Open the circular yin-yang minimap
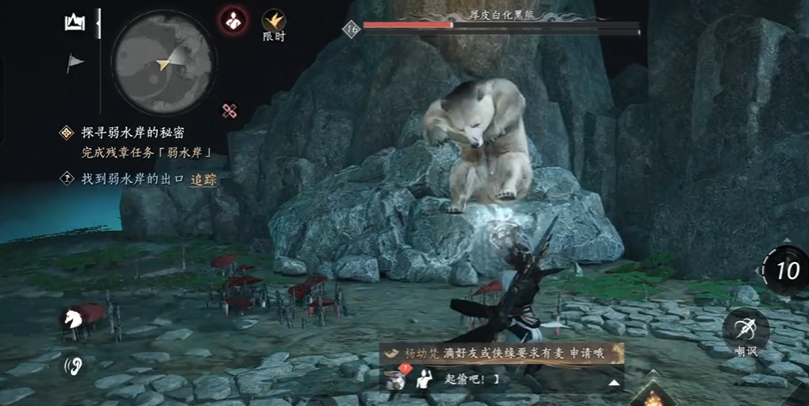Viewport: 809px width, 406px height. [163, 61]
